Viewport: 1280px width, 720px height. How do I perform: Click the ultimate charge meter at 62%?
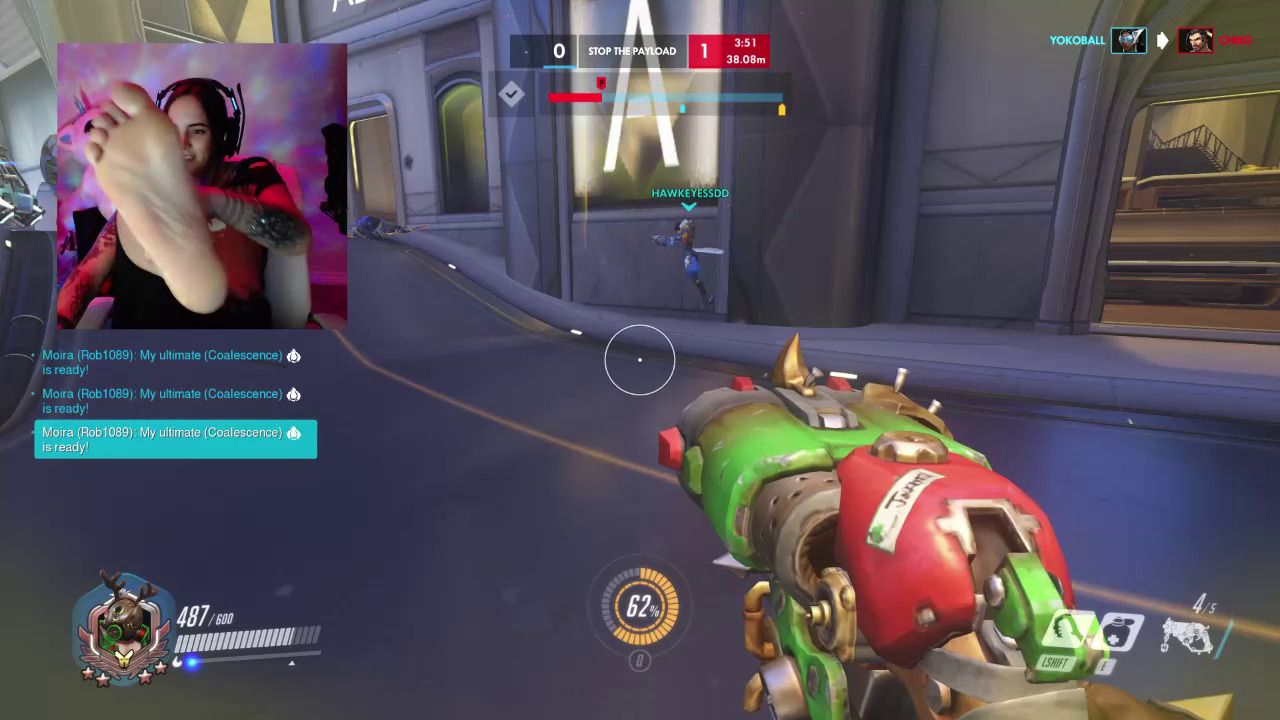[640, 606]
